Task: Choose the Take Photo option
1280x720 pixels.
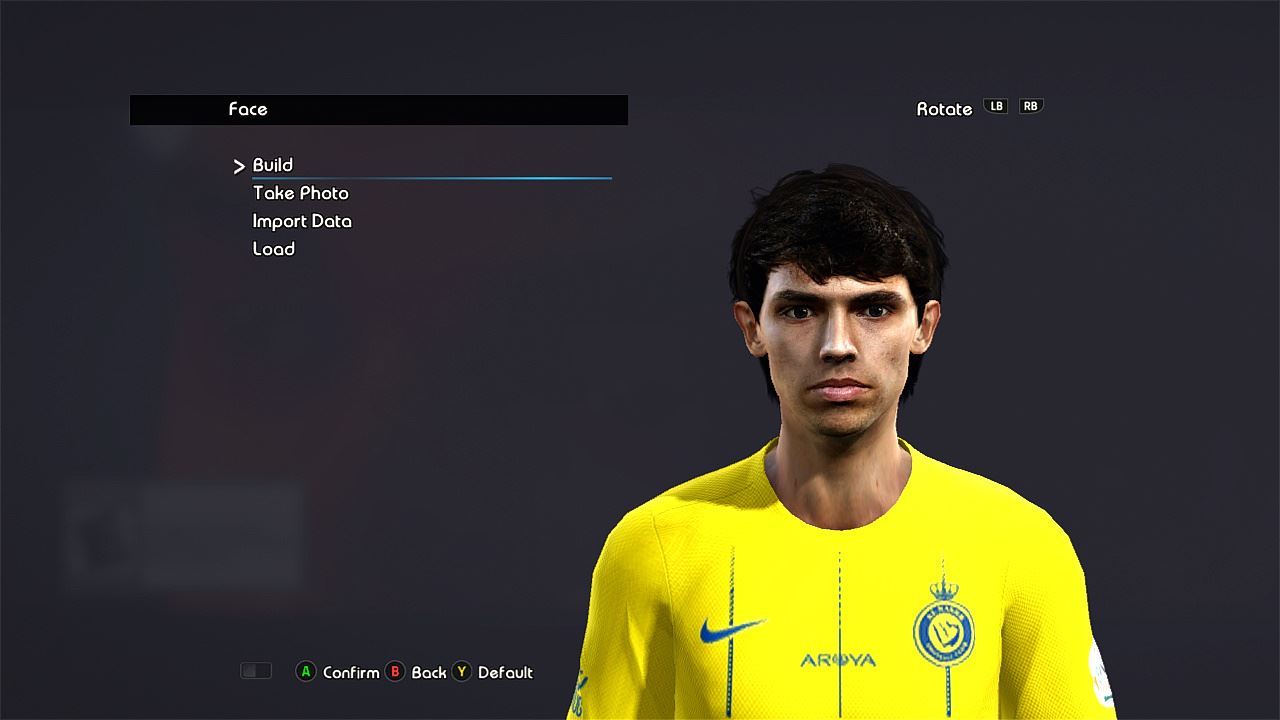Action: click(x=301, y=193)
